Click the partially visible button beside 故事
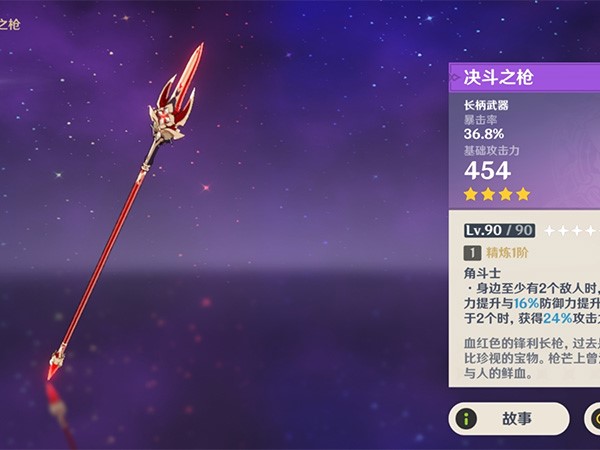The width and height of the screenshot is (600, 450). pos(591,420)
